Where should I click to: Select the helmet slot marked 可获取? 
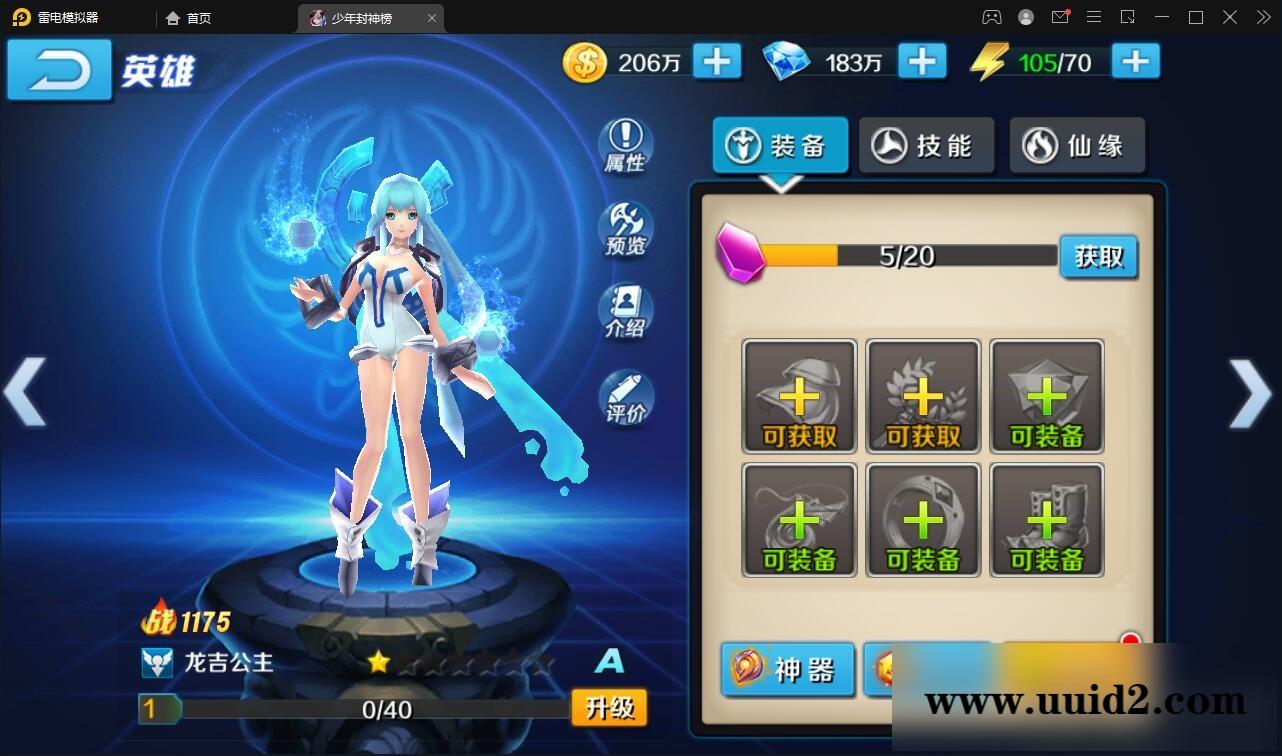point(798,395)
